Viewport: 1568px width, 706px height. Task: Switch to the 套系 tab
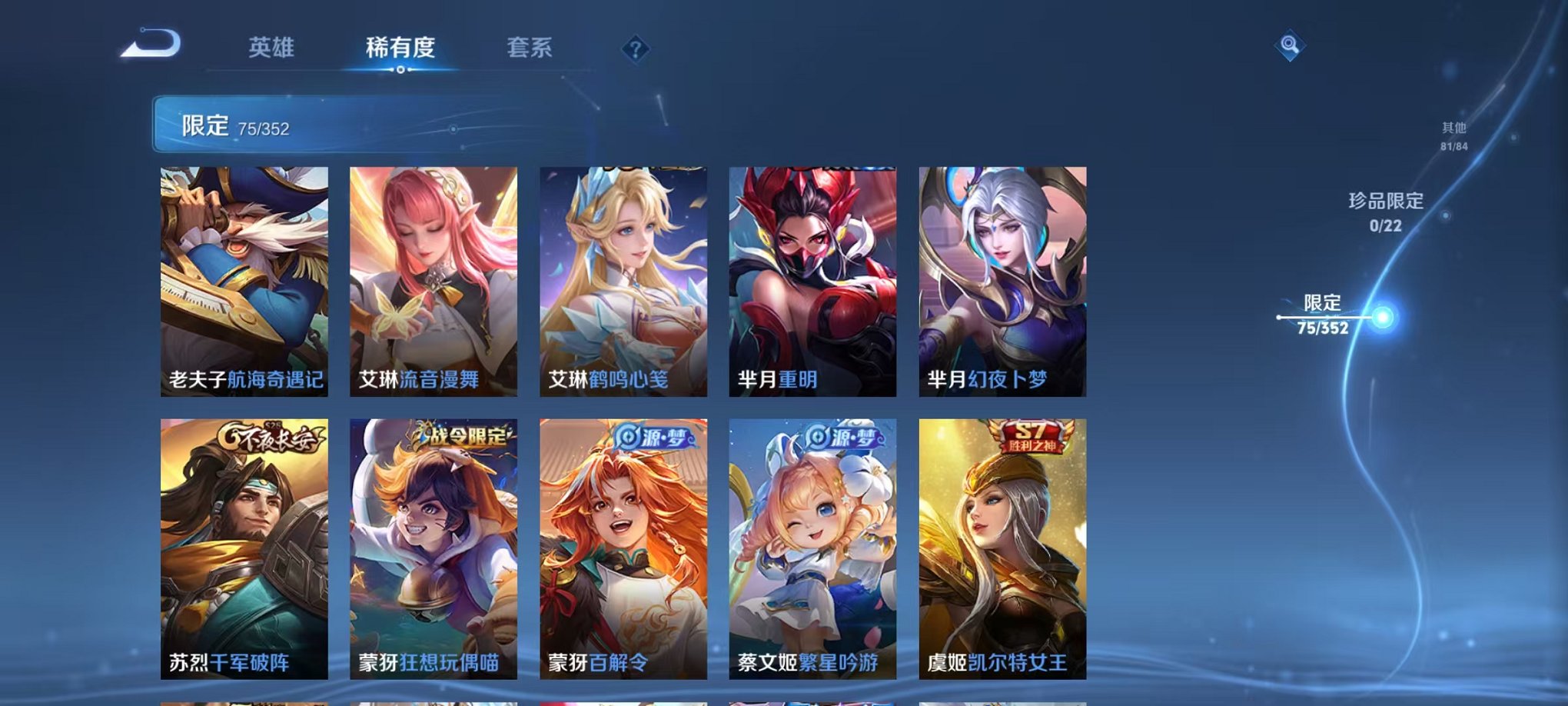point(530,46)
